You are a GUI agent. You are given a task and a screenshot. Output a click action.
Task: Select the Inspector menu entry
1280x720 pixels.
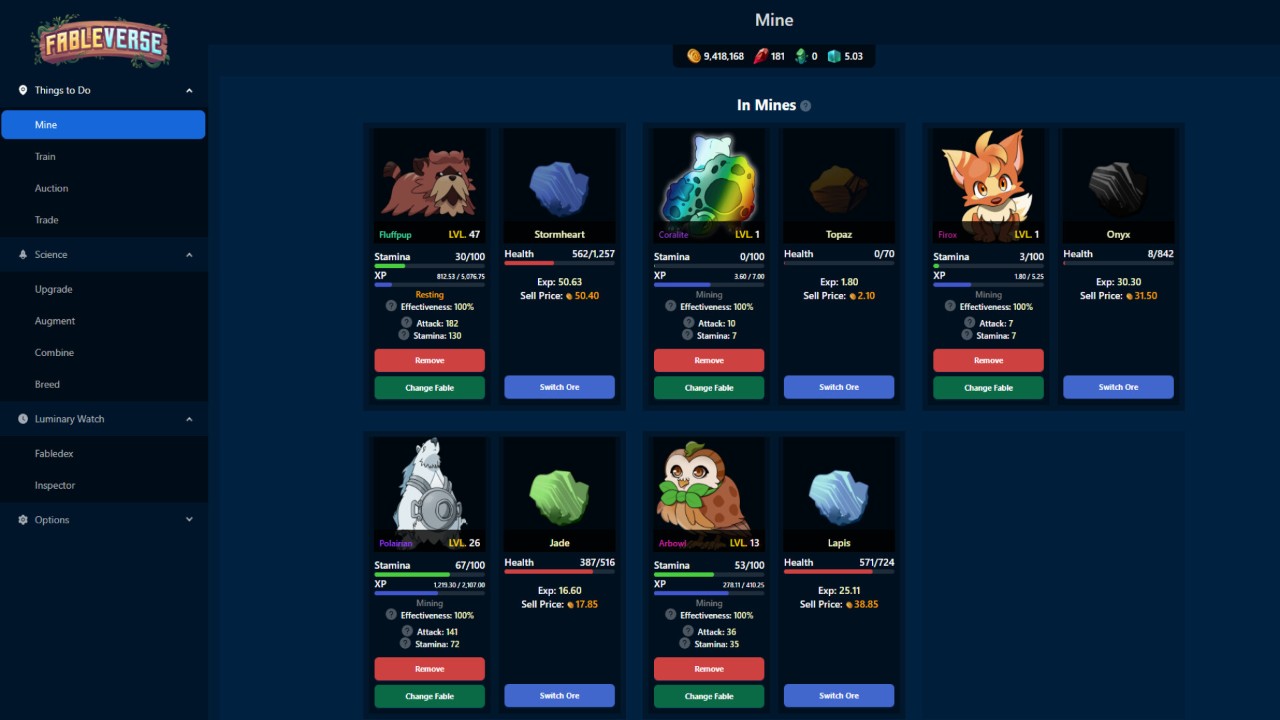point(55,485)
